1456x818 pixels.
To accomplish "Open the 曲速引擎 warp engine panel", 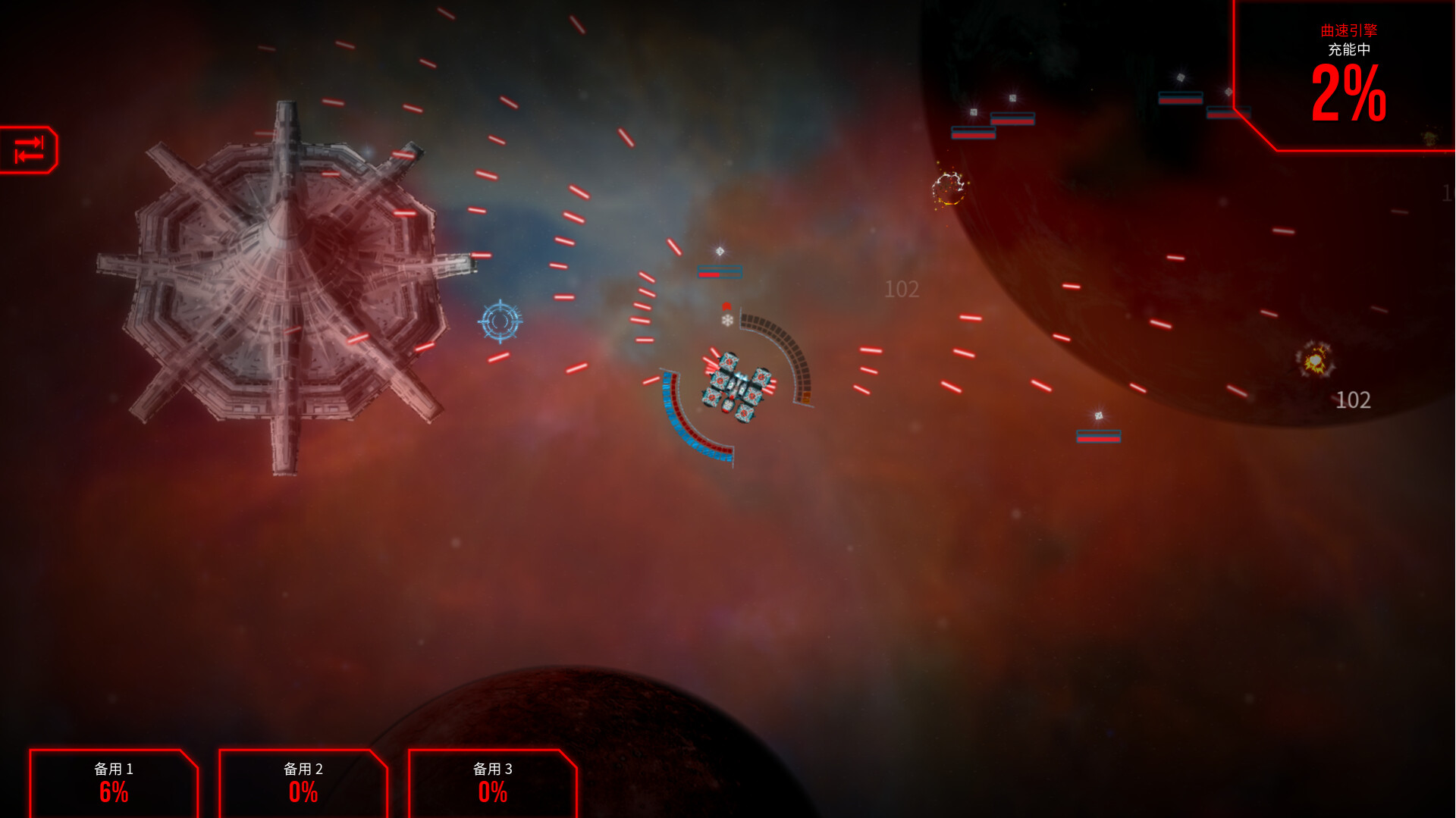I will pos(1350,76).
